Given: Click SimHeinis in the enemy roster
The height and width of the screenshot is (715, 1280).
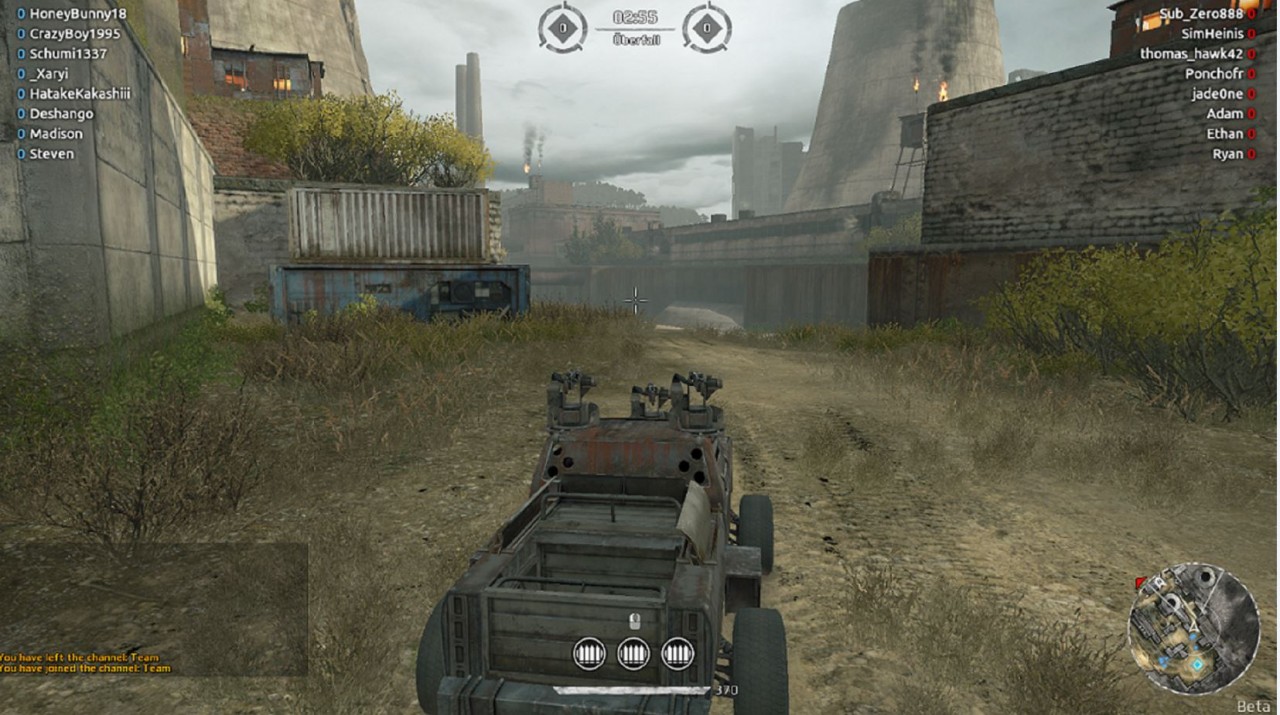Looking at the screenshot, I should click(x=1212, y=34).
